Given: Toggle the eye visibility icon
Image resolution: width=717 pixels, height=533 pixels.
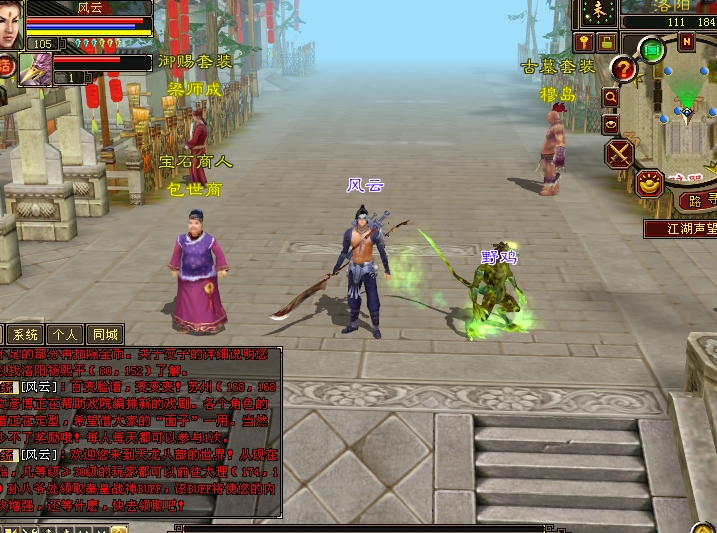Looking at the screenshot, I should [x=610, y=124].
